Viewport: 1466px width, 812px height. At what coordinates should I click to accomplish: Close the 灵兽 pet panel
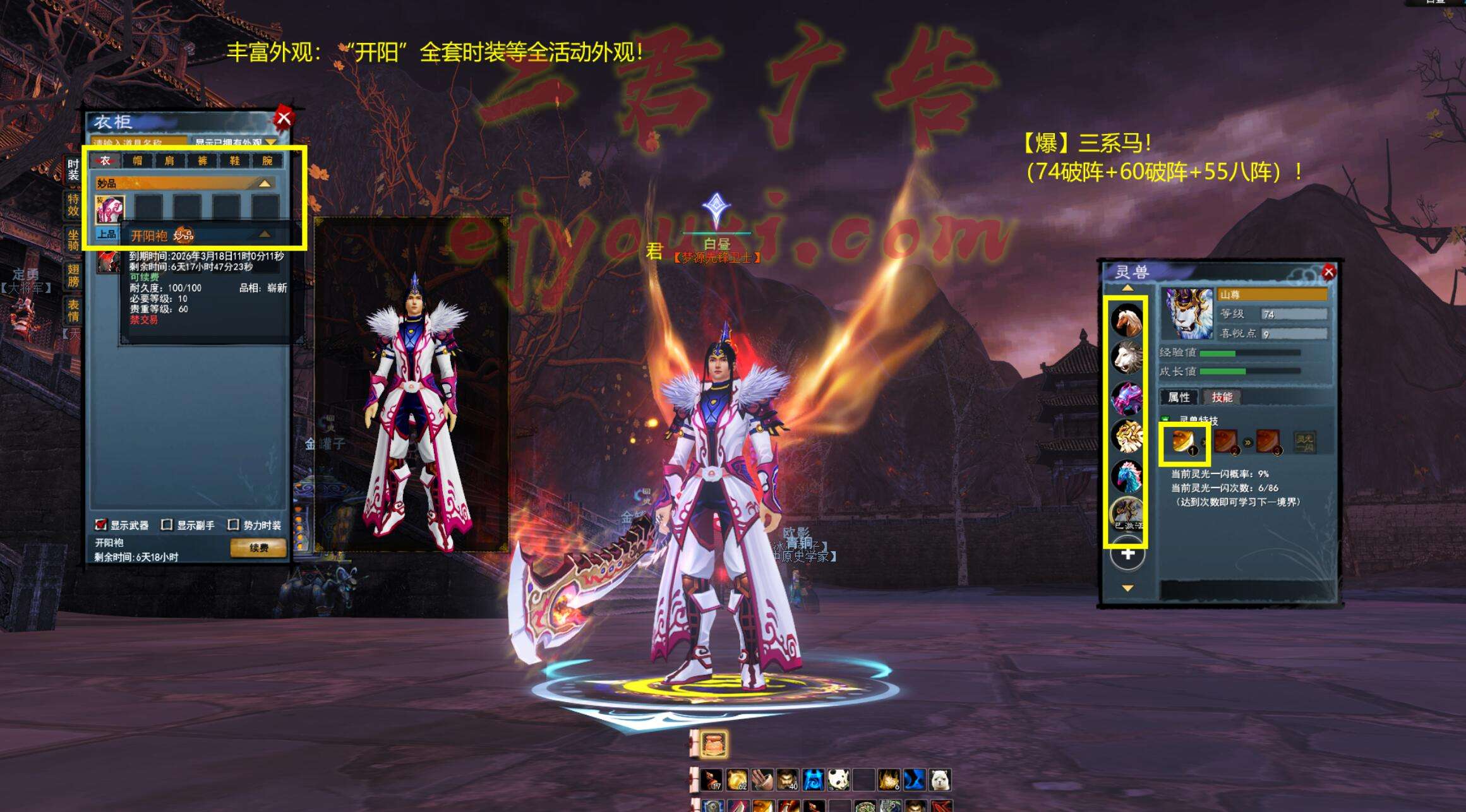pos(1328,272)
